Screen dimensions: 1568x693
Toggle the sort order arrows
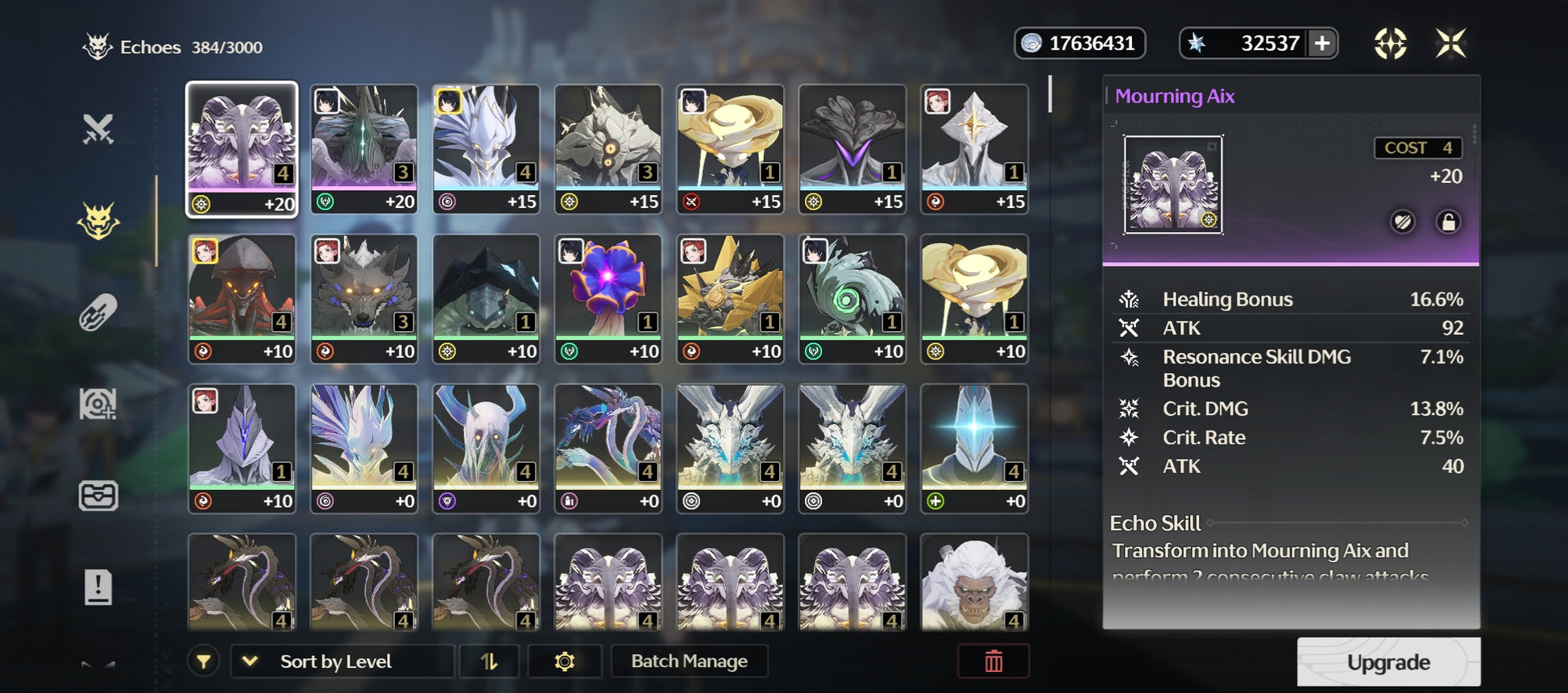click(489, 662)
